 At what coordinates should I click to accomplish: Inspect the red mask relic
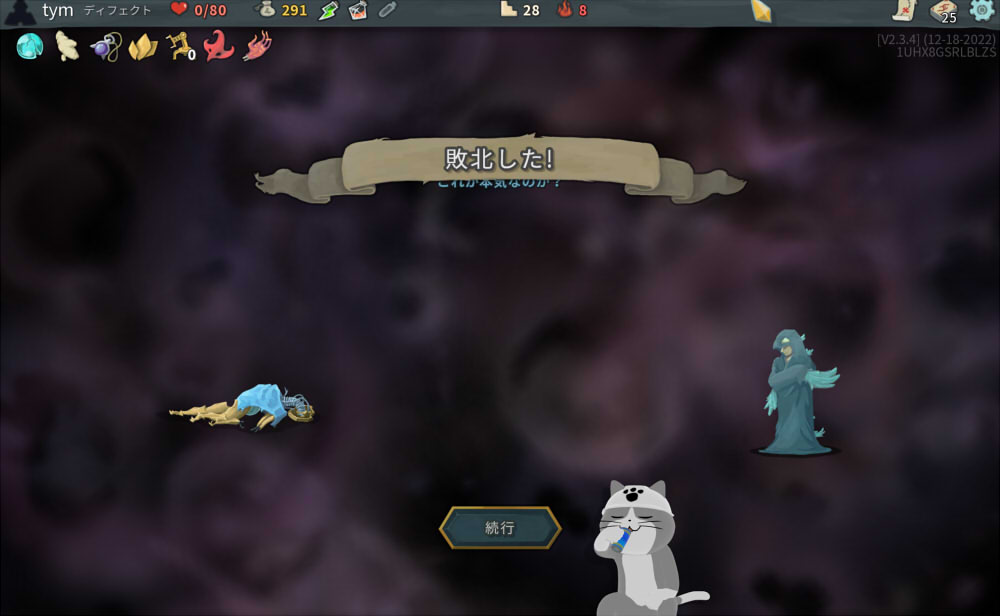[219, 46]
